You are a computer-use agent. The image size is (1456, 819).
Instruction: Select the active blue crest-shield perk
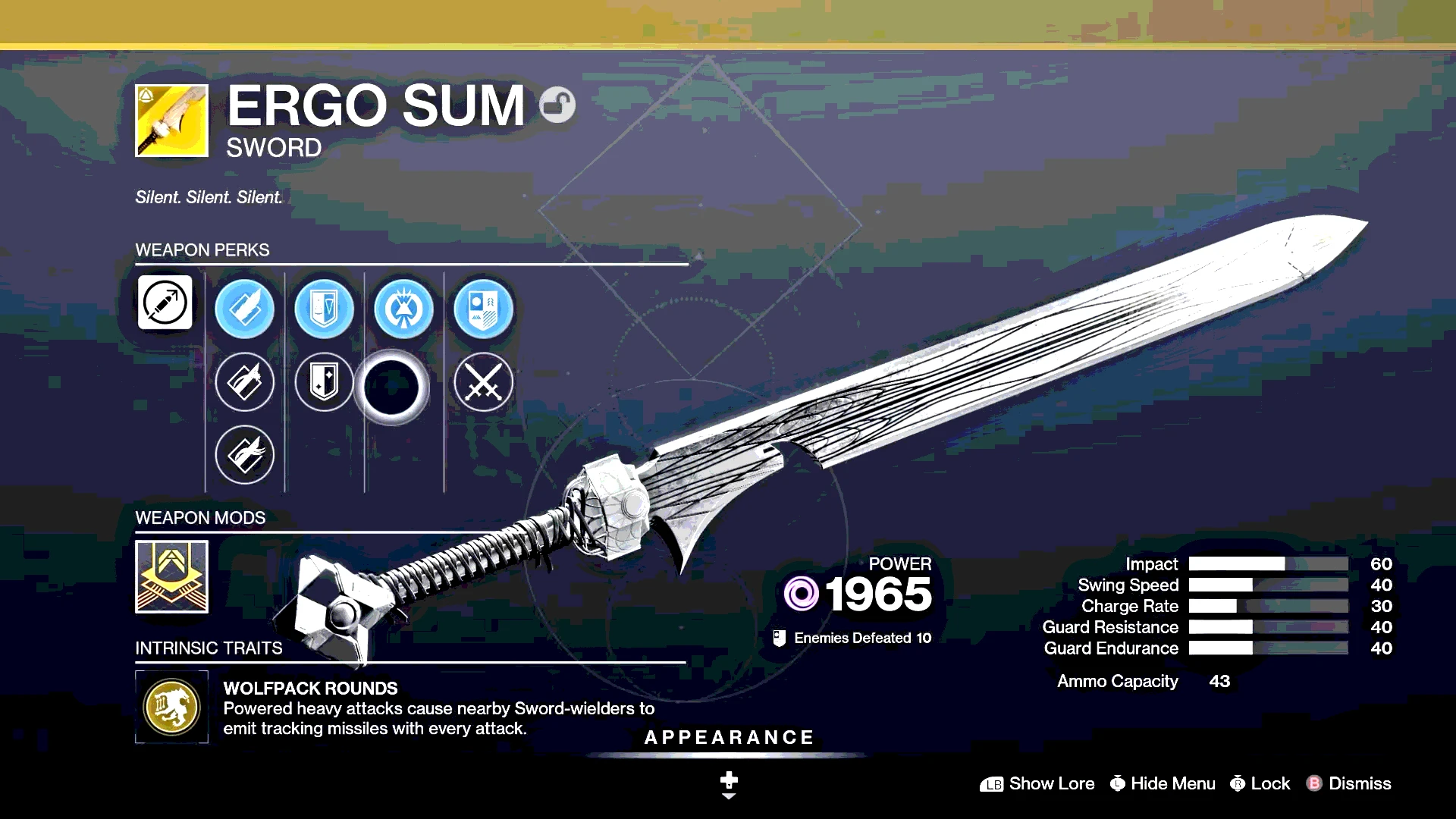click(x=483, y=309)
